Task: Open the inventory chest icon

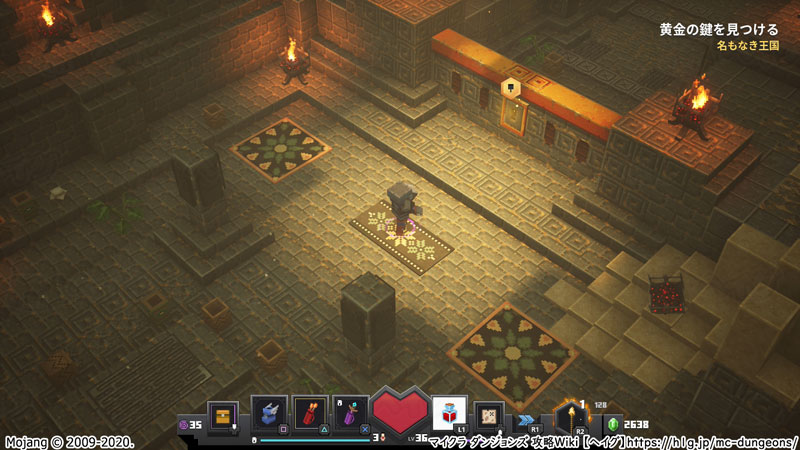Action: coord(222,414)
